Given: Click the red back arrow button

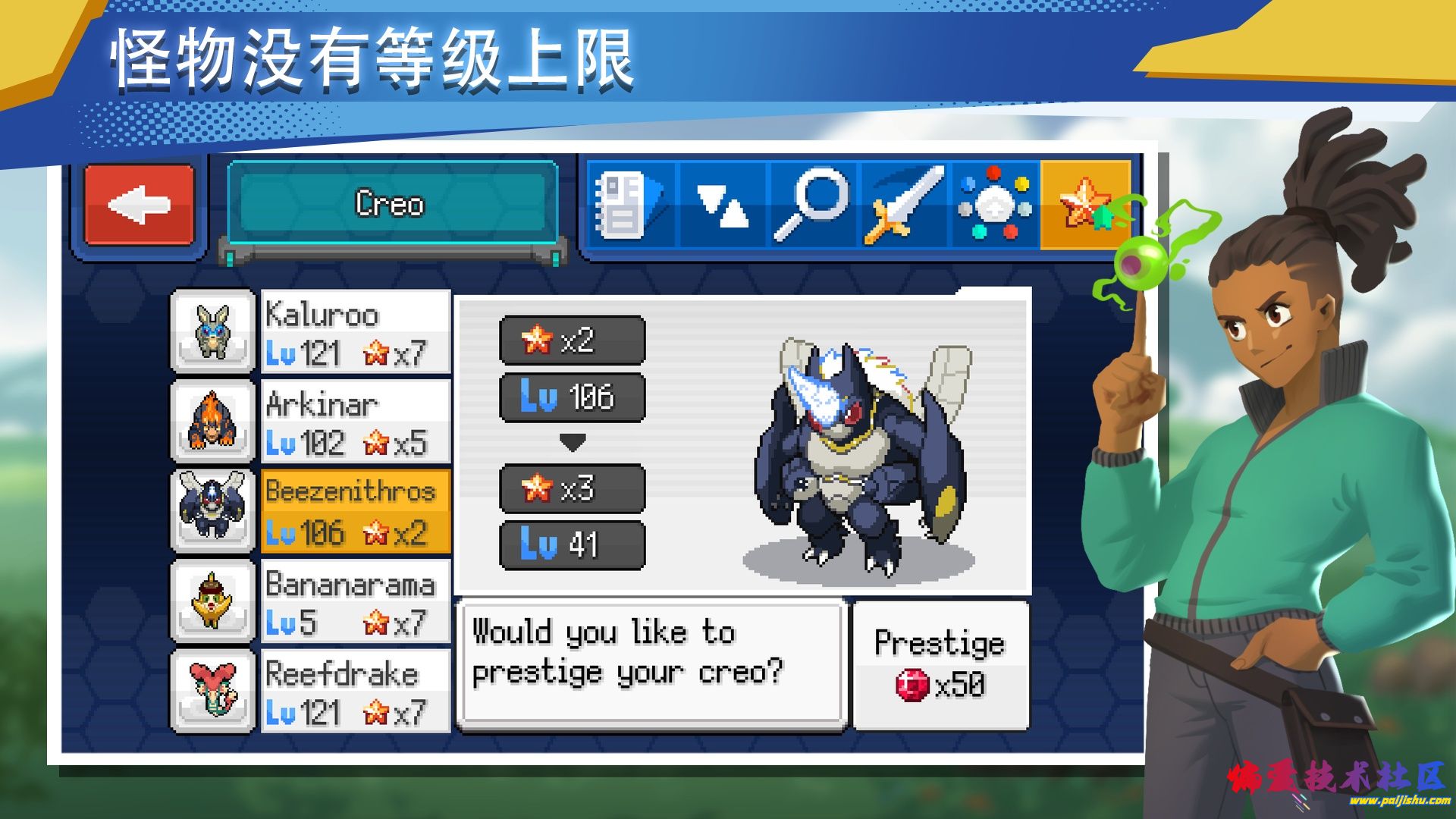Looking at the screenshot, I should [x=140, y=205].
